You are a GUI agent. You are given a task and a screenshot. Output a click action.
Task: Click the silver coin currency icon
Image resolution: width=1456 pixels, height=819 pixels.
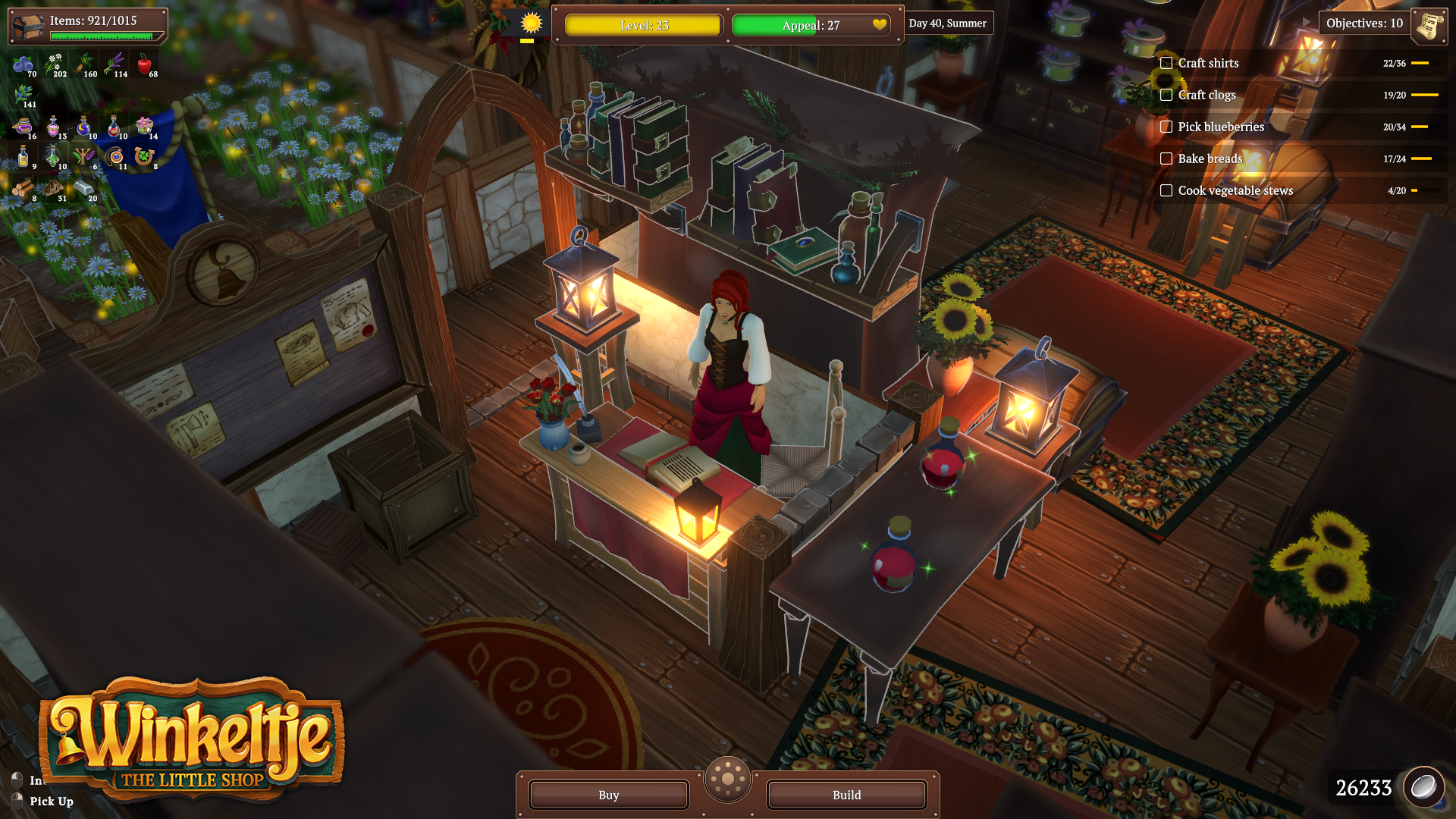1423,788
